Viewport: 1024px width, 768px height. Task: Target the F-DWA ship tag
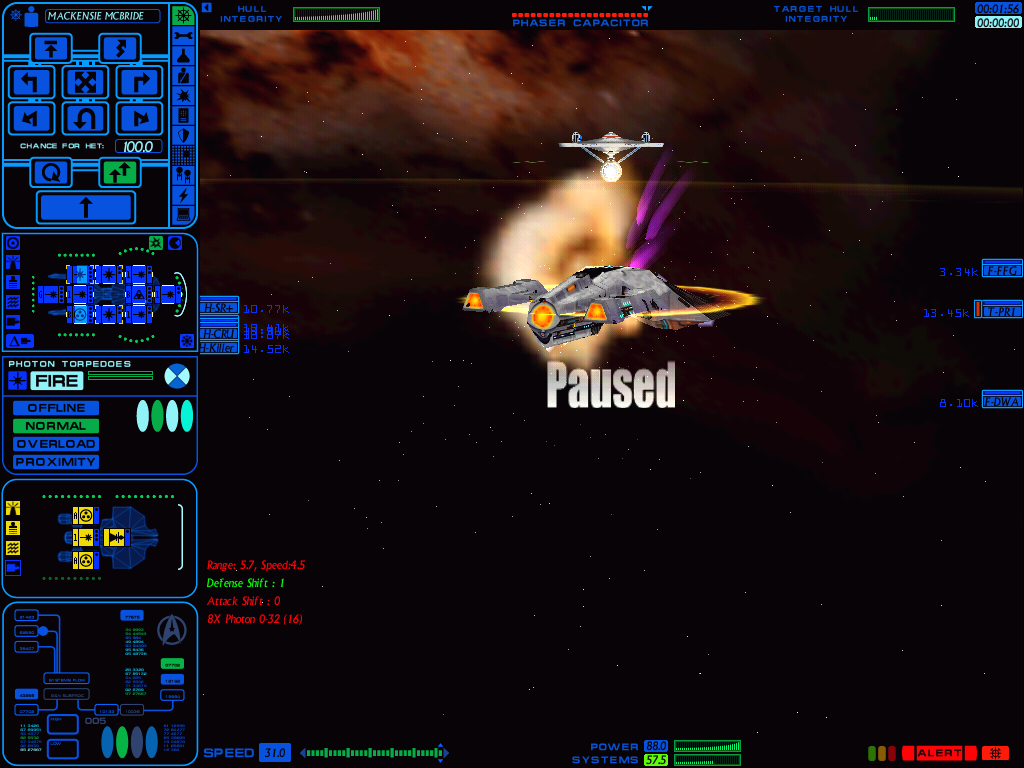1002,401
